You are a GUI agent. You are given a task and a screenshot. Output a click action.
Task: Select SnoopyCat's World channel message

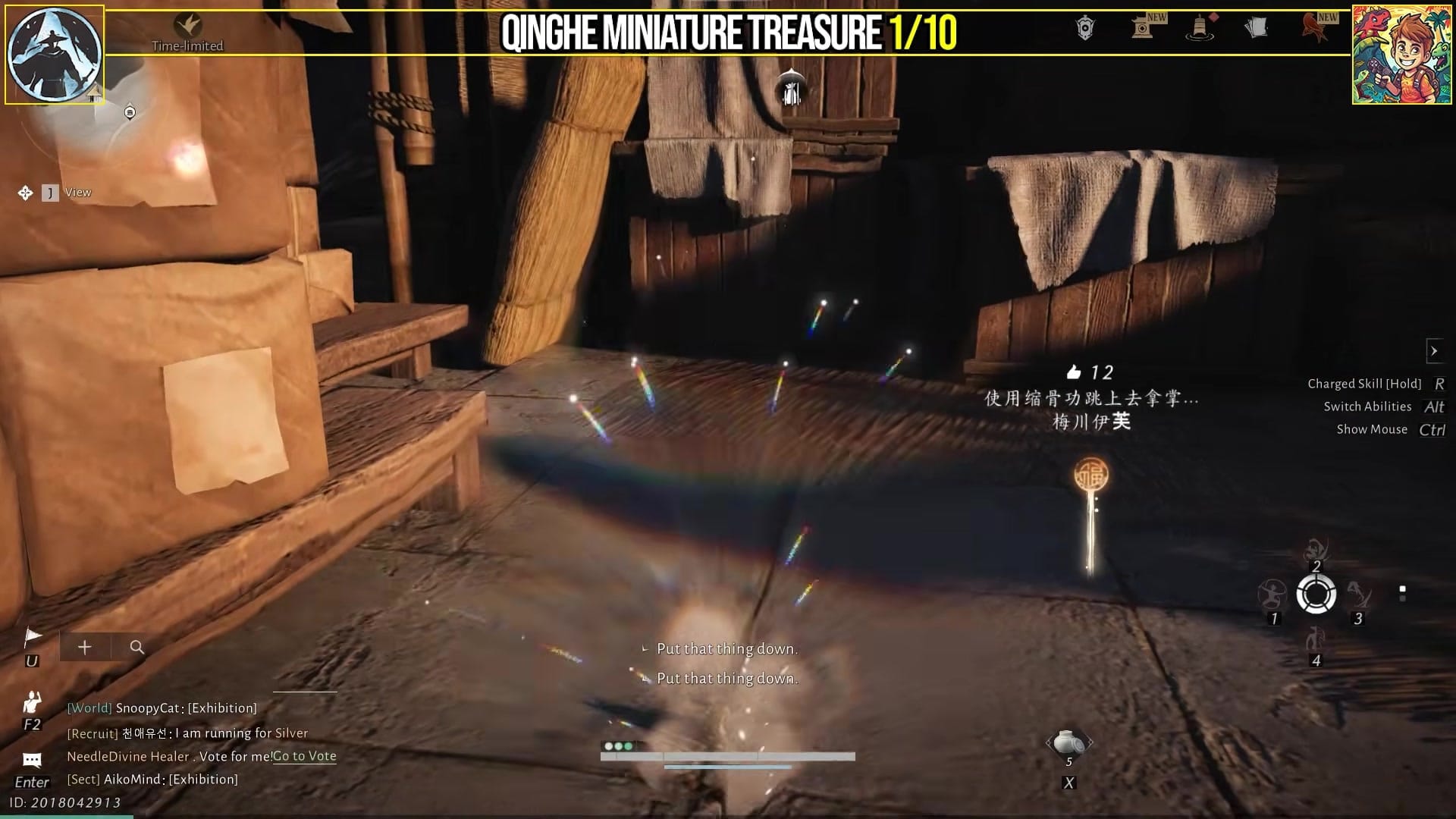click(x=162, y=708)
